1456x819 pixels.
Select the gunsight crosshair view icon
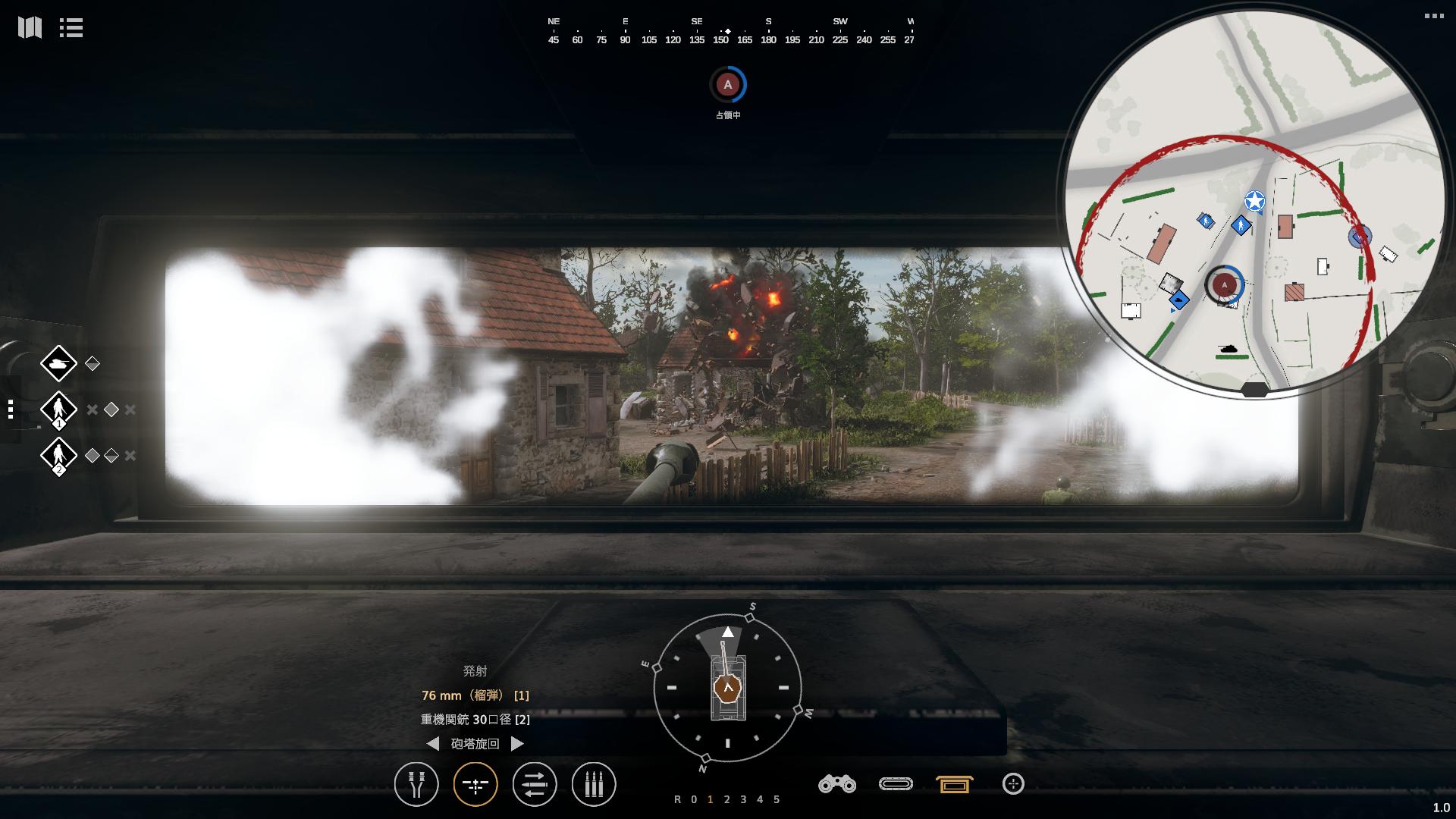click(x=475, y=785)
